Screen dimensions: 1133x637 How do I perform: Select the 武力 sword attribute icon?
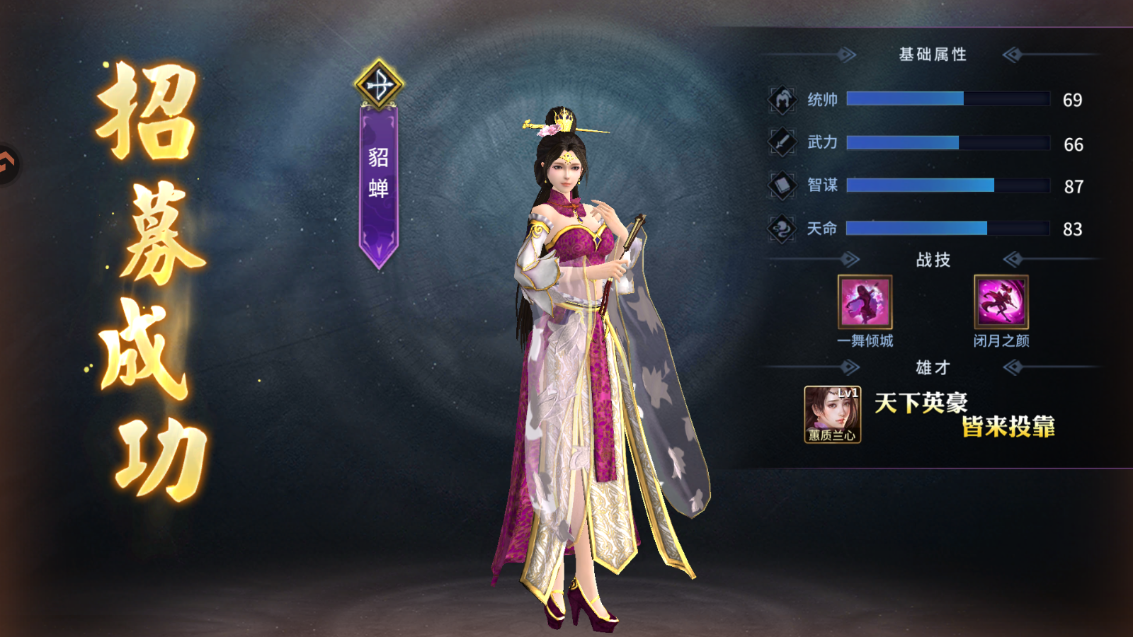click(782, 143)
